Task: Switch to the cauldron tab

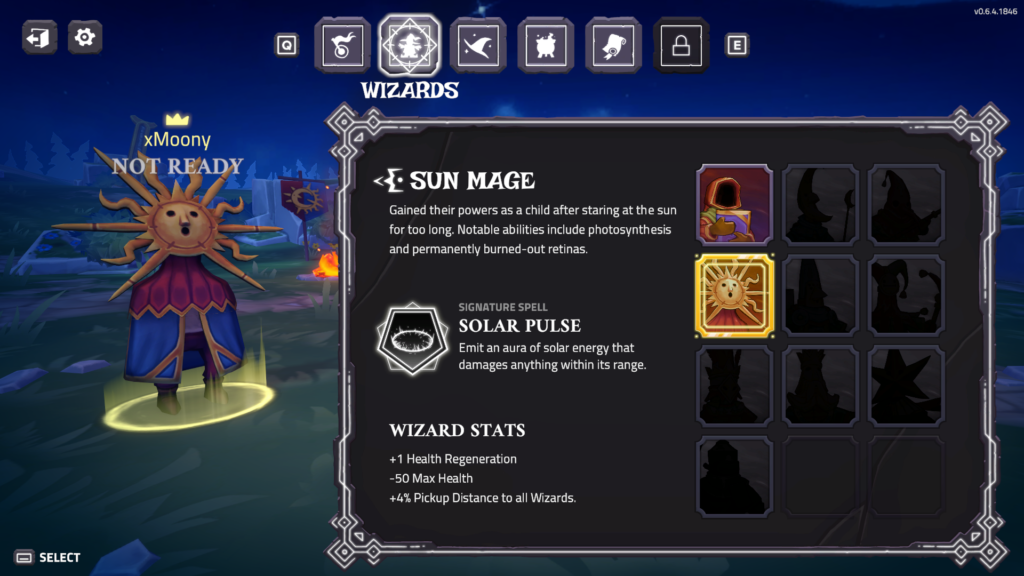Action: click(546, 45)
